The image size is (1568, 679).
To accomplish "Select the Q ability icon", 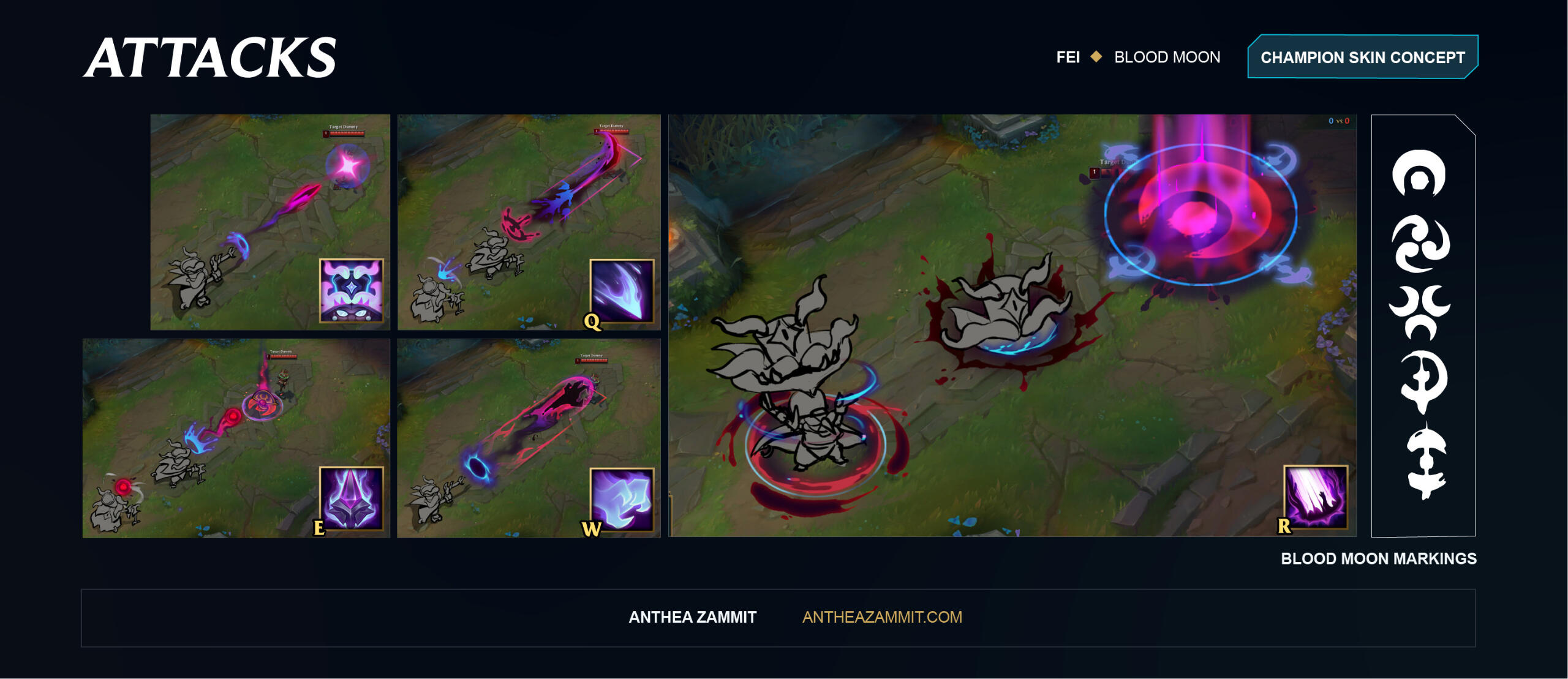I will point(621,290).
